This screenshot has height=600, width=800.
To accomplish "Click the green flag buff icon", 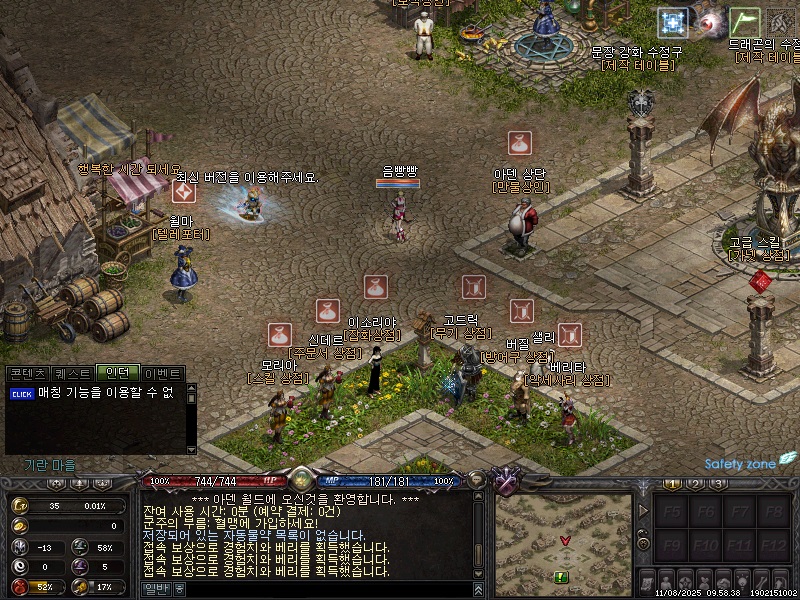I will tap(744, 22).
